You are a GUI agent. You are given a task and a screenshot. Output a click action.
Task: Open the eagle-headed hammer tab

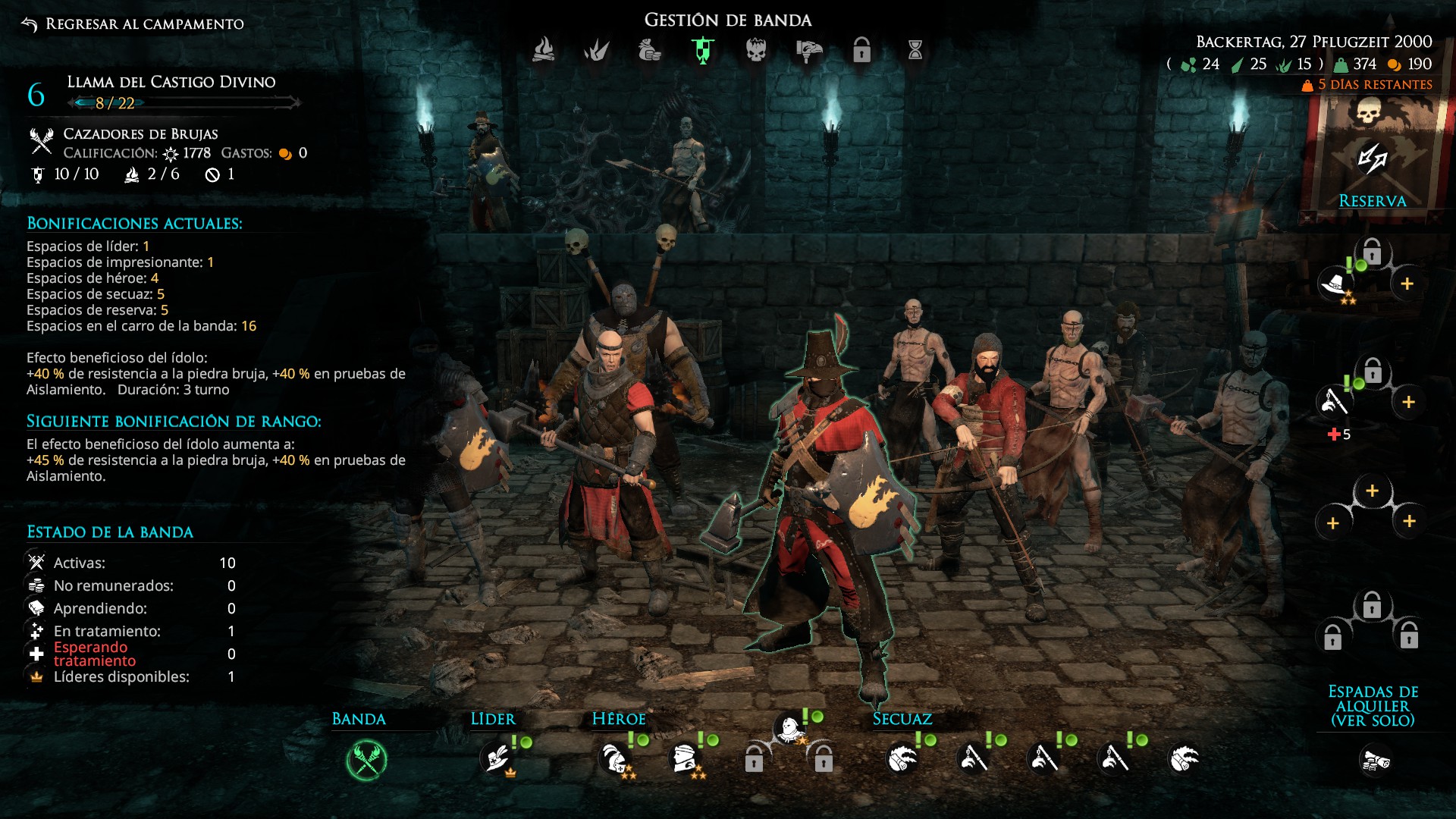pyautogui.click(x=809, y=50)
